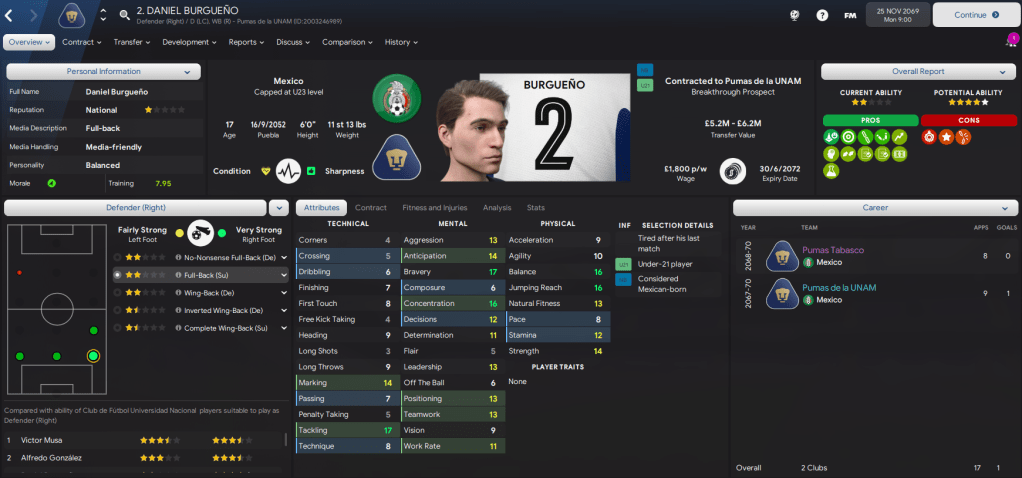The width and height of the screenshot is (1022, 478).
Task: Open the Overview dropdown menu
Action: pyautogui.click(x=29, y=42)
